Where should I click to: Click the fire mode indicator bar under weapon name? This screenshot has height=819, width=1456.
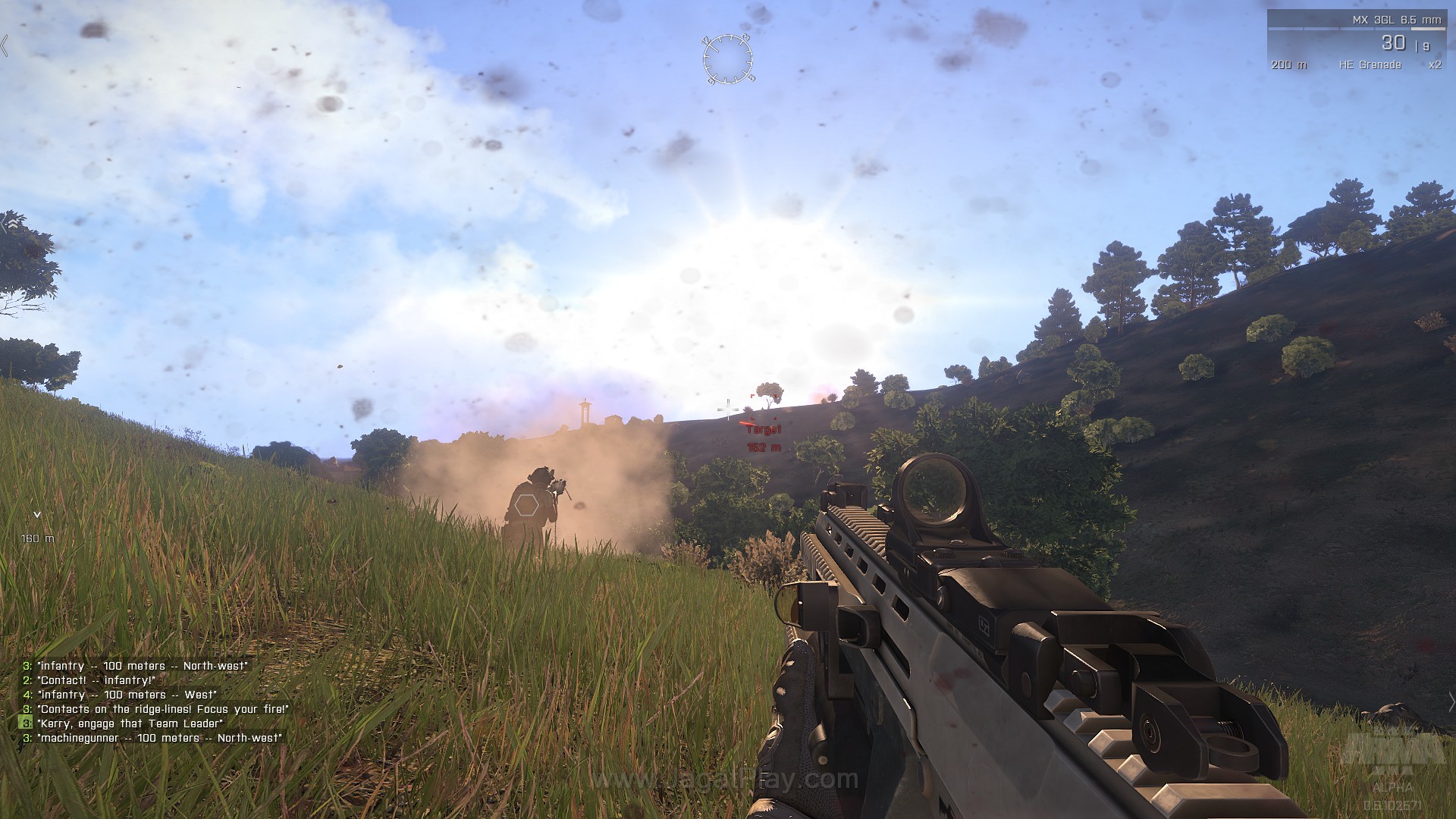[1357, 29]
